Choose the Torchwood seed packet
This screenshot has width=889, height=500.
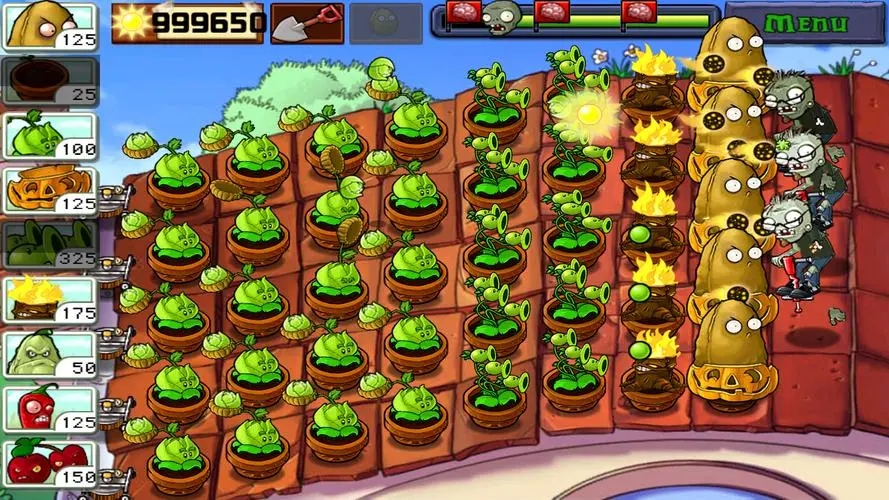49,298
